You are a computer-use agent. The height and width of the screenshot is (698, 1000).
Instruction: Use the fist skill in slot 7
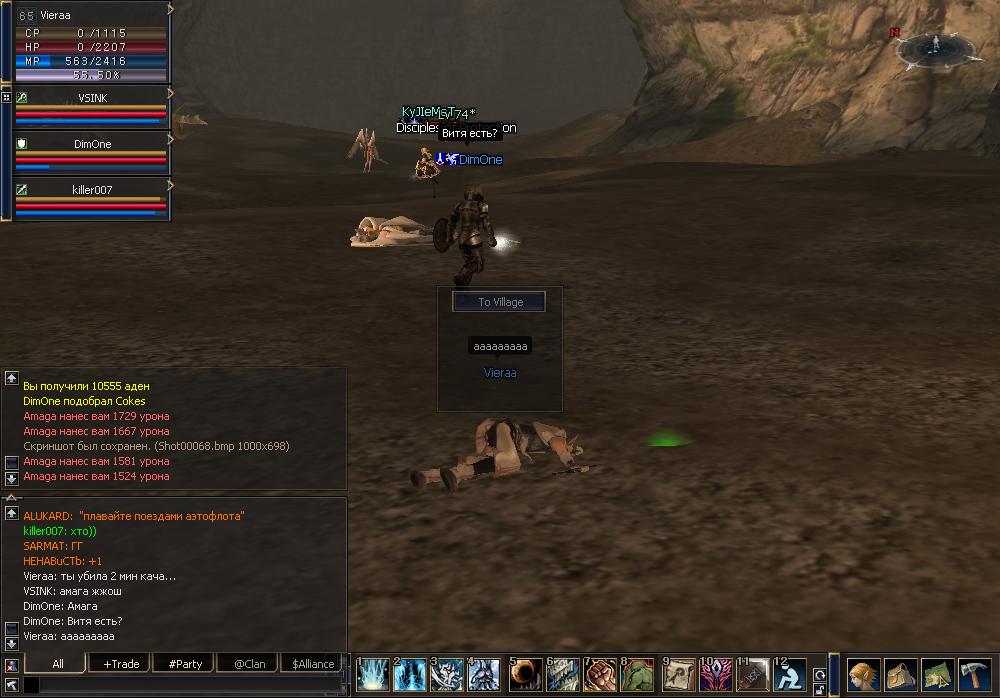(x=599, y=675)
